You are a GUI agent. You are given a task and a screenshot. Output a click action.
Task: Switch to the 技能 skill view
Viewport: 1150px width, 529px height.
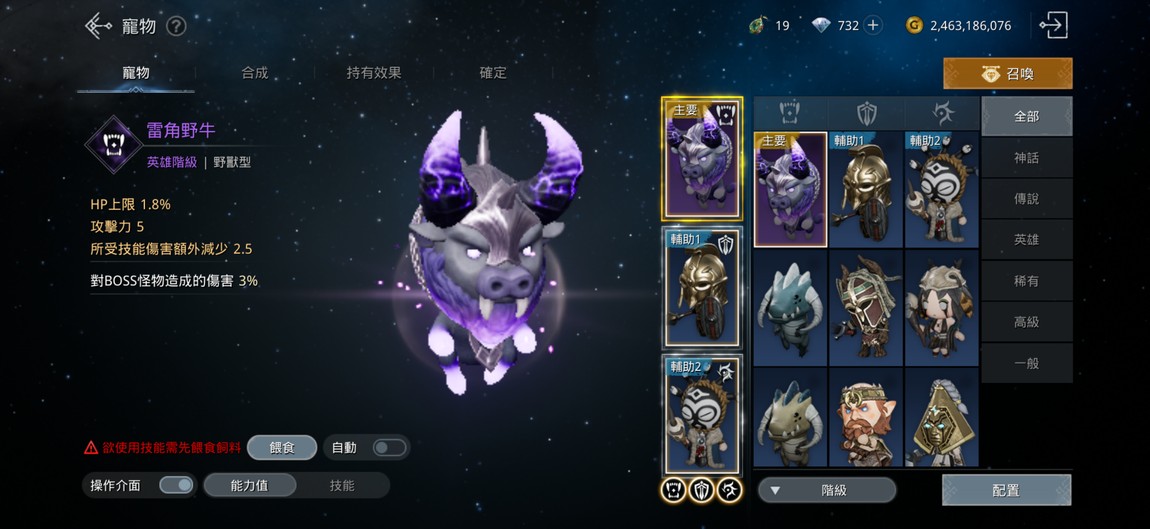tap(342, 486)
